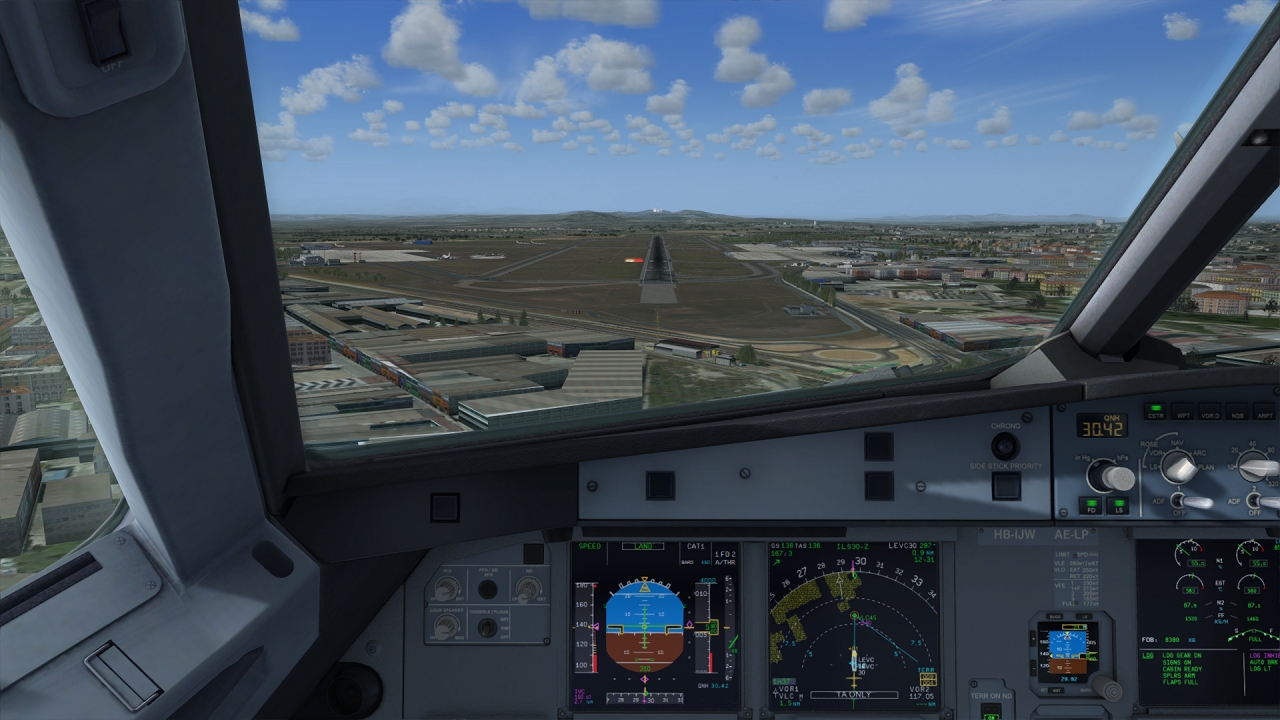Click the ROSE/NAV/ARC mode selector knob
The width and height of the screenshot is (1280, 720).
1180,466
